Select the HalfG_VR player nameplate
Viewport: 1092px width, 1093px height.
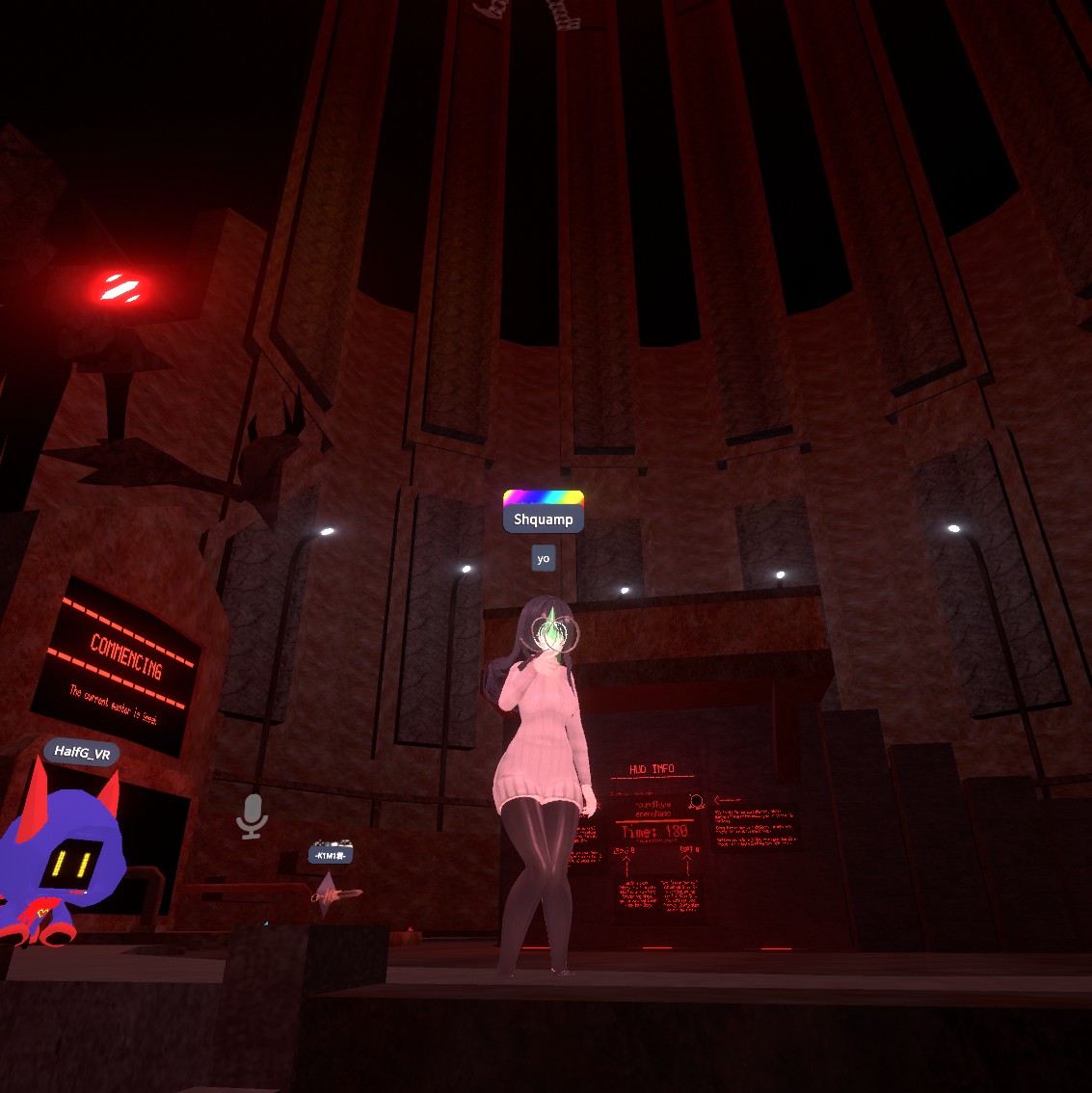pyautogui.click(x=82, y=753)
